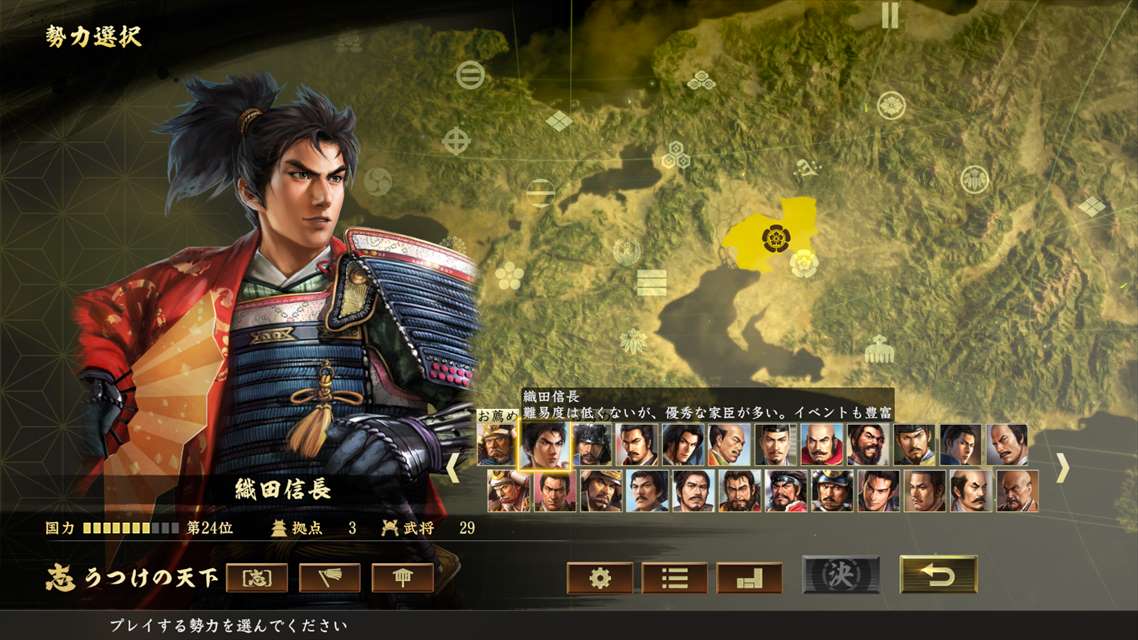This screenshot has width=1138, height=640.
Task: Click the stepped bar chart button
Action: tap(749, 578)
